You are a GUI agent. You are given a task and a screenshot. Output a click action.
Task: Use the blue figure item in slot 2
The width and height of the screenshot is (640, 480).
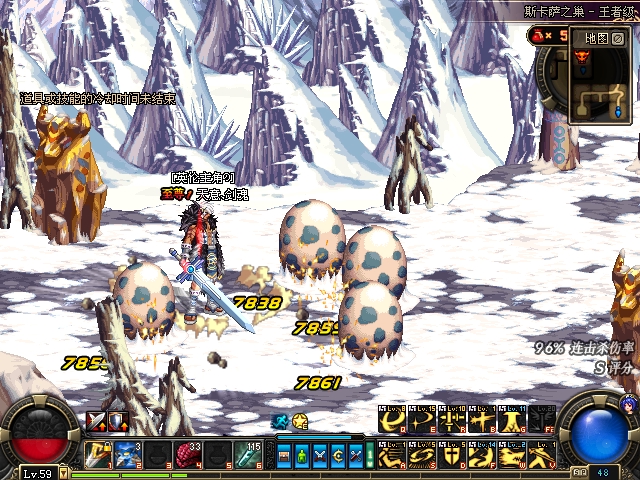pyautogui.click(x=127, y=454)
